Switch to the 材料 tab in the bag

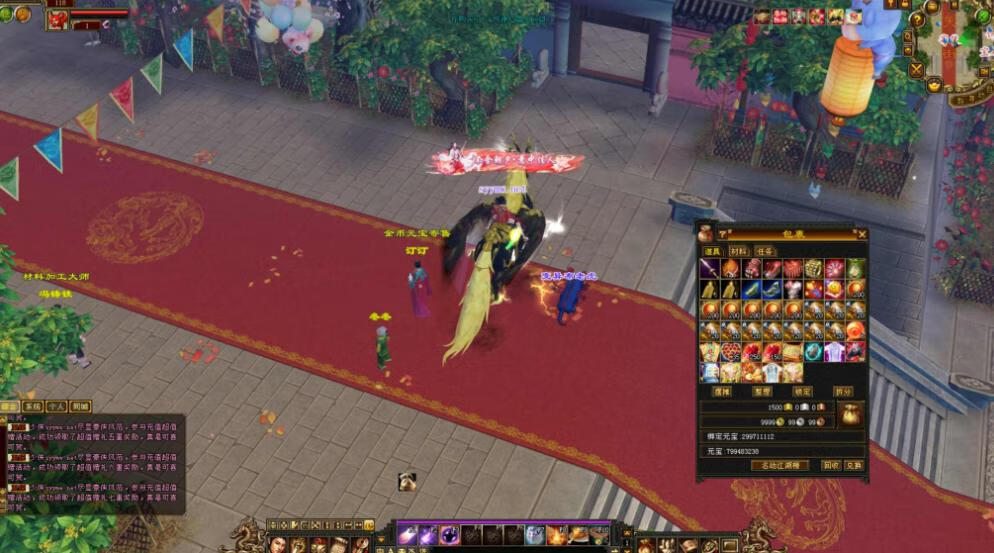[x=739, y=251]
